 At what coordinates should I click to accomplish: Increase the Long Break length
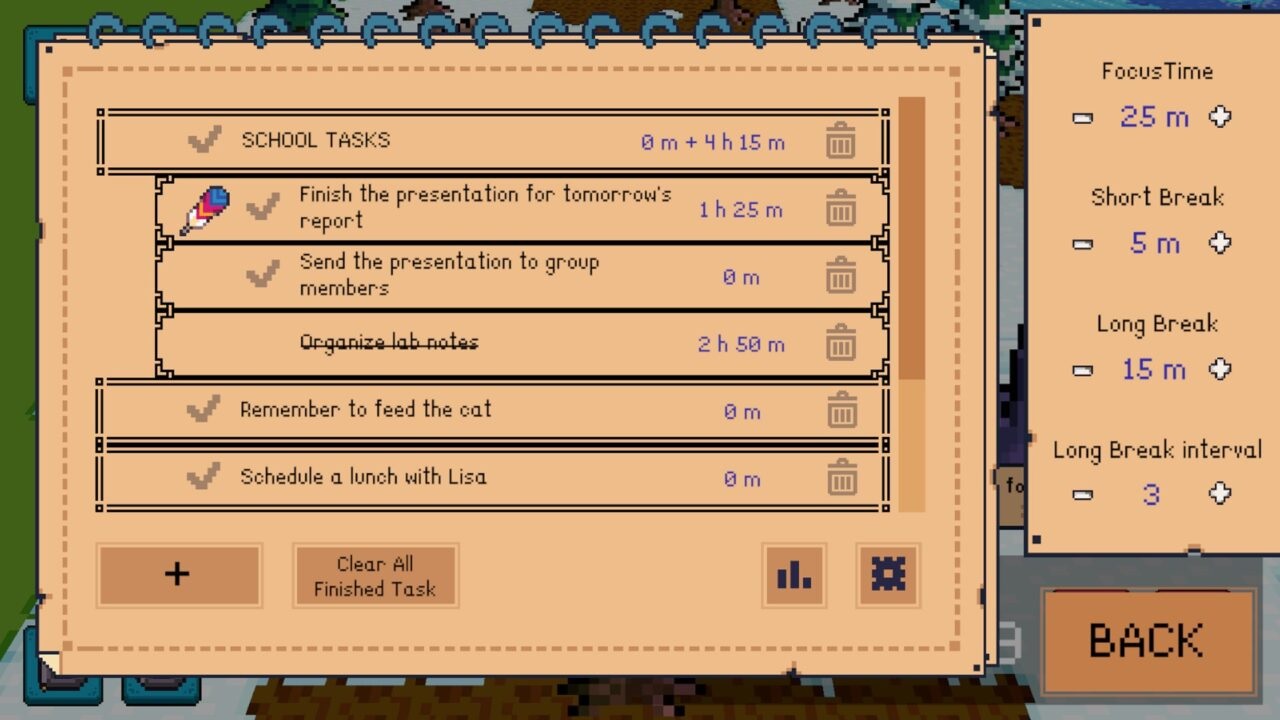pos(1220,369)
